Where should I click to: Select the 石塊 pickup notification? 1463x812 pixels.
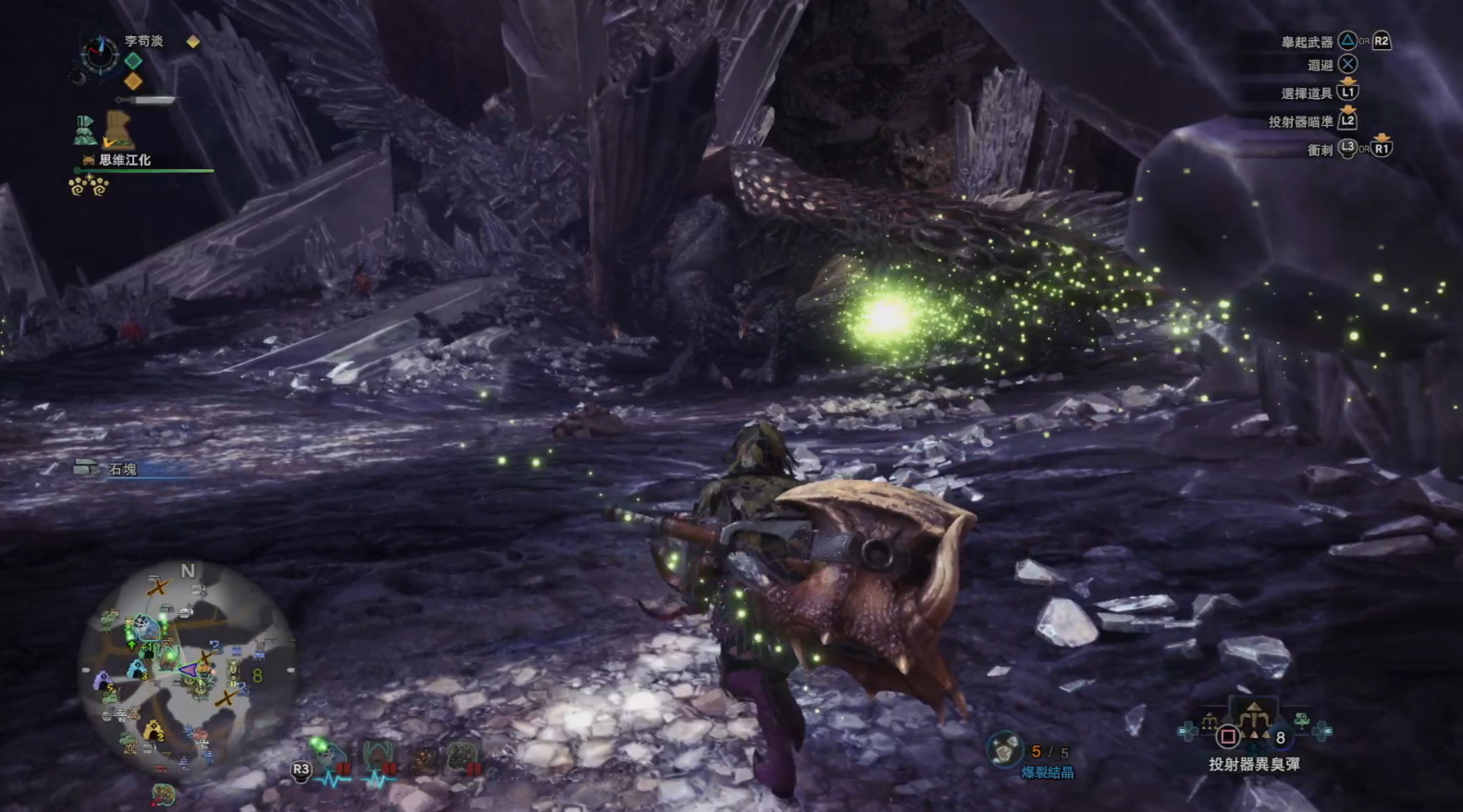point(121,469)
